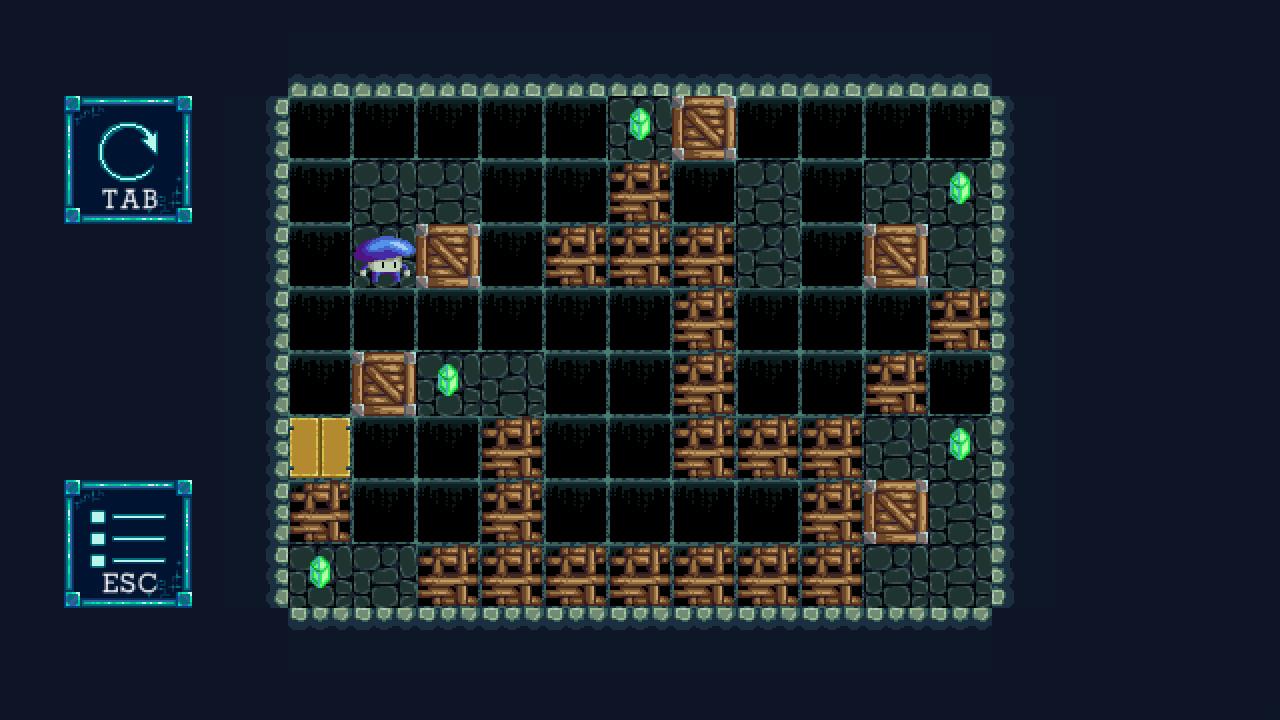
Task: Click the dark empty tile left of the player
Action: pyautogui.click(x=320, y=256)
